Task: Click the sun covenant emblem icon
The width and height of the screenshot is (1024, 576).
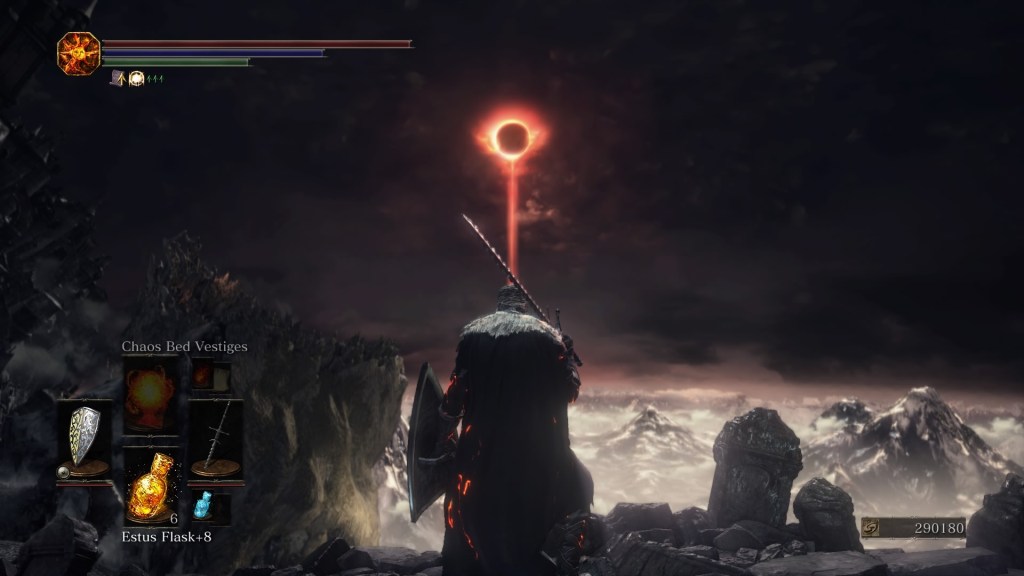Action: pyautogui.click(x=77, y=53)
